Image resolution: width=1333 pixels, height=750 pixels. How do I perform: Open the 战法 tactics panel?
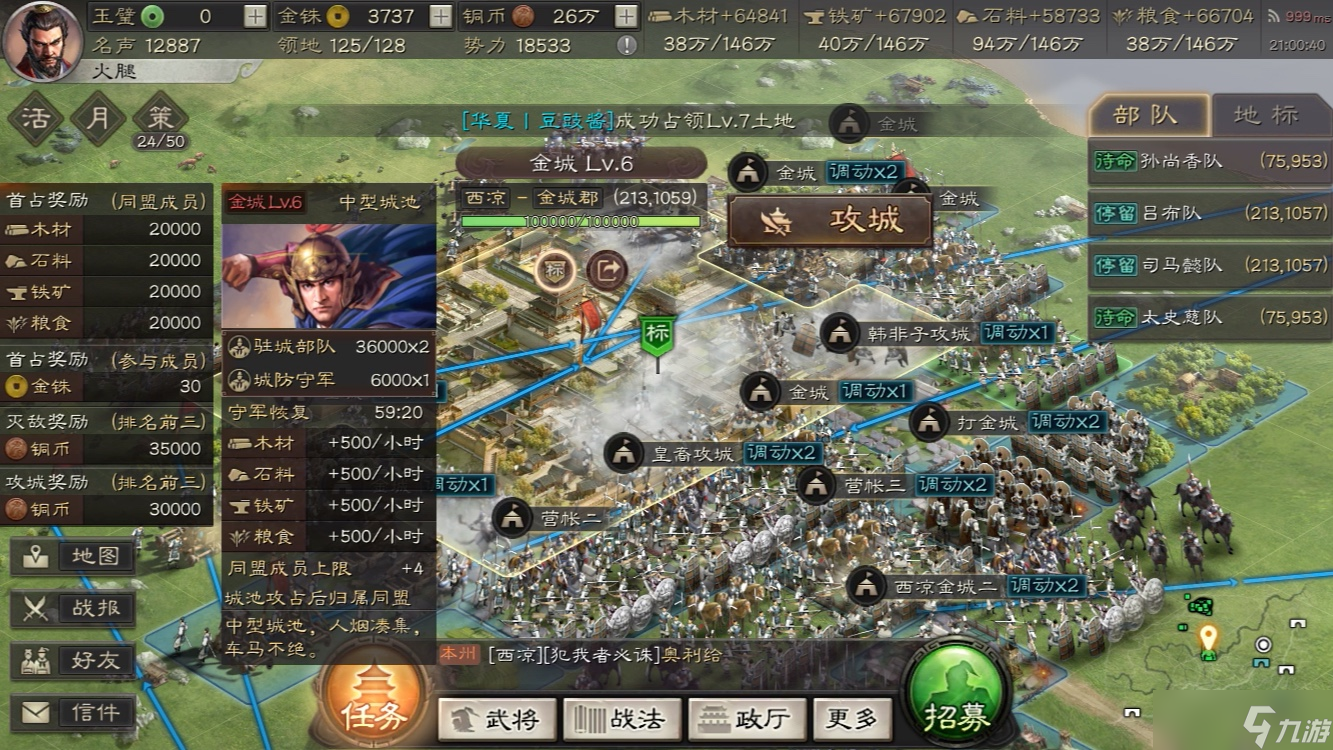pos(622,718)
